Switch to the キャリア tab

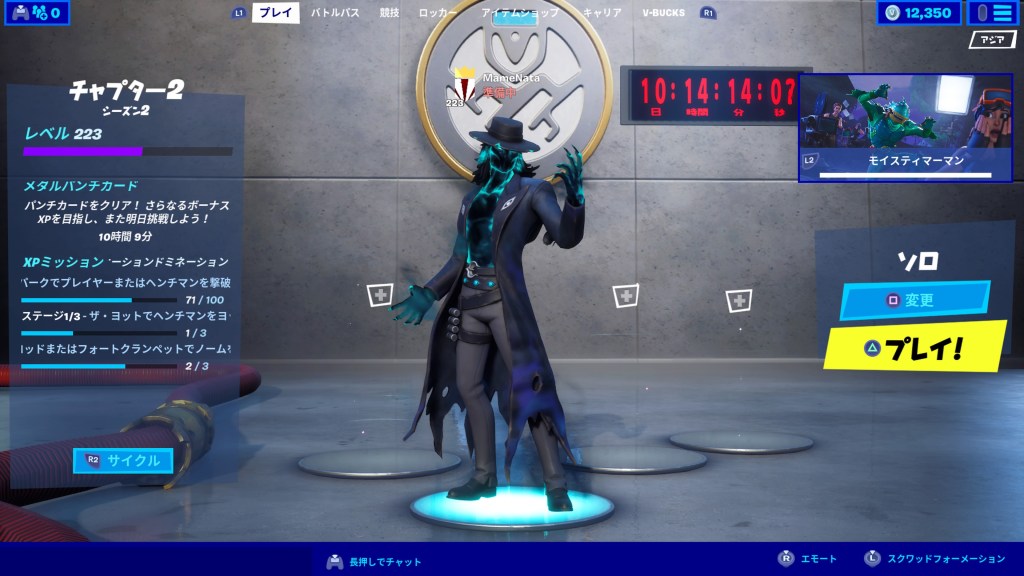(x=602, y=13)
